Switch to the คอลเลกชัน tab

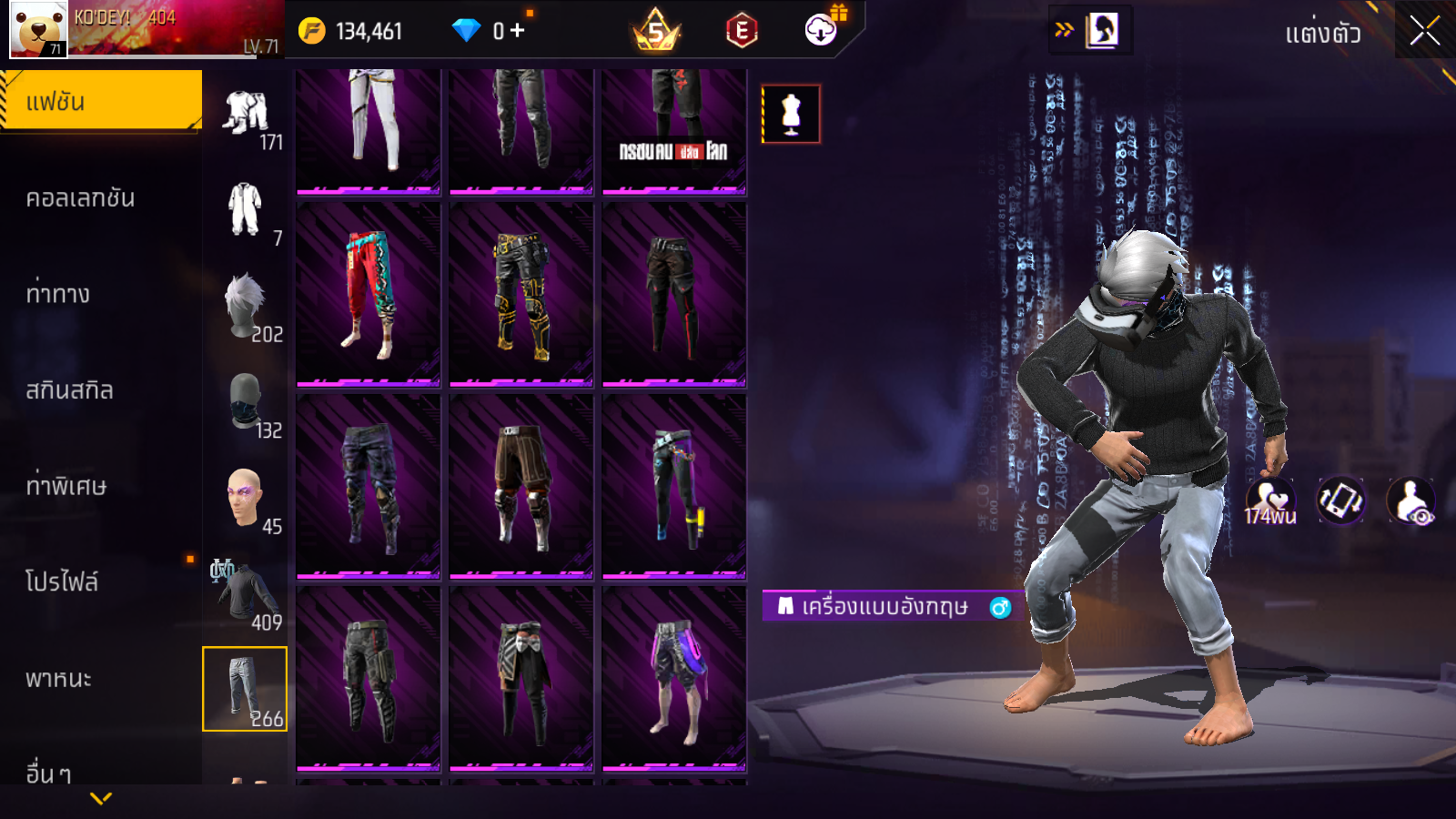pyautogui.click(x=80, y=198)
